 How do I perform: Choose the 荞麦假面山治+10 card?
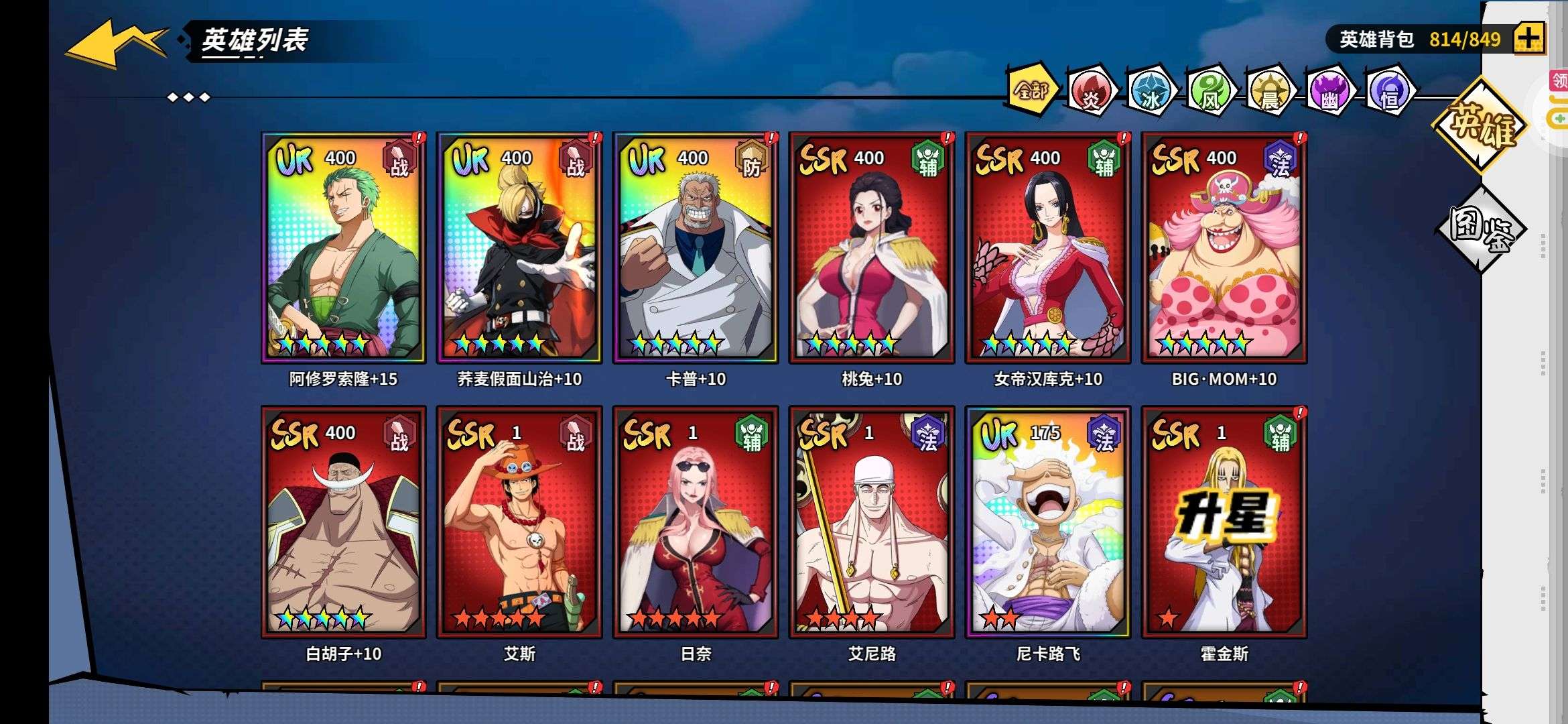click(519, 248)
